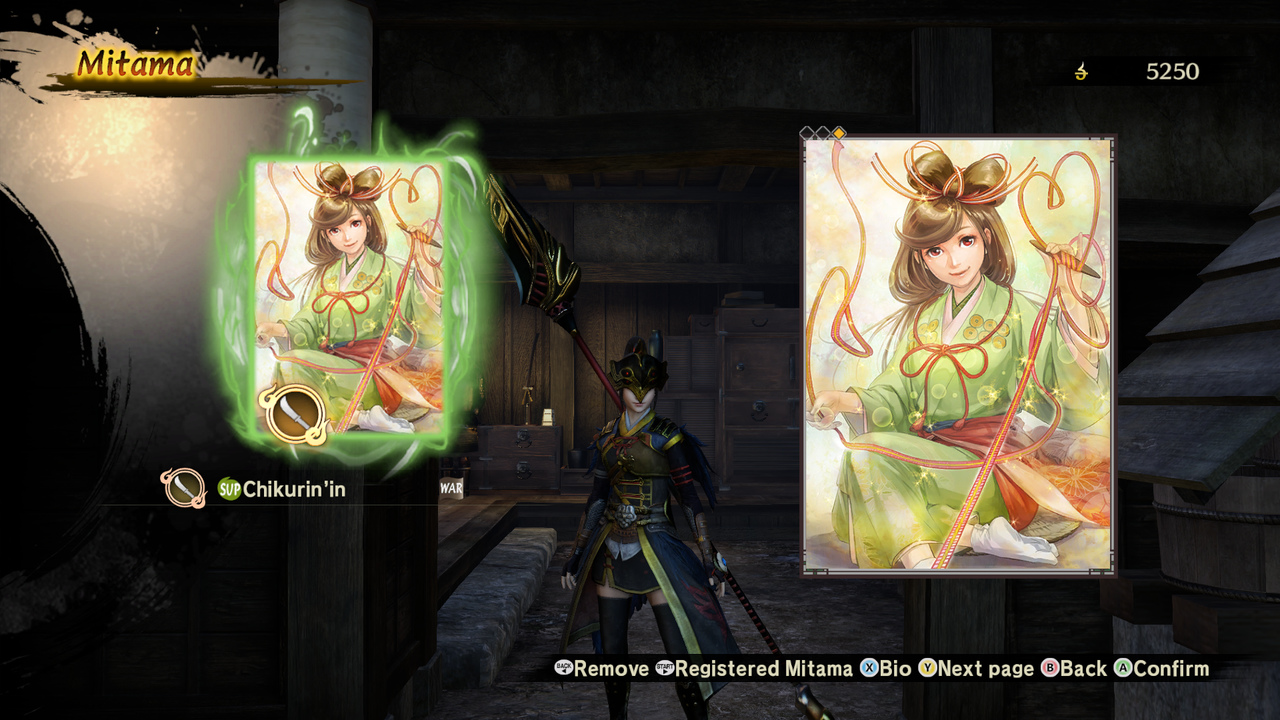Select the filled diamond page indicator
This screenshot has width=1280, height=720.
(840, 133)
